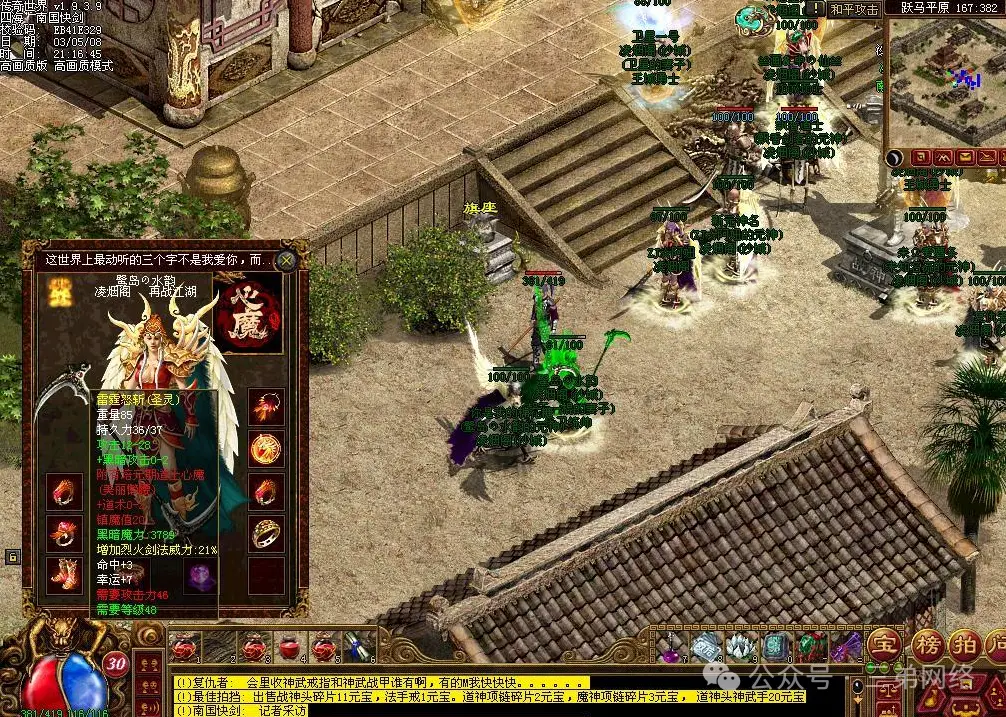Image resolution: width=1006 pixels, height=717 pixels.
Task: Open the envelope mail button under the minimap
Action: 965,158
